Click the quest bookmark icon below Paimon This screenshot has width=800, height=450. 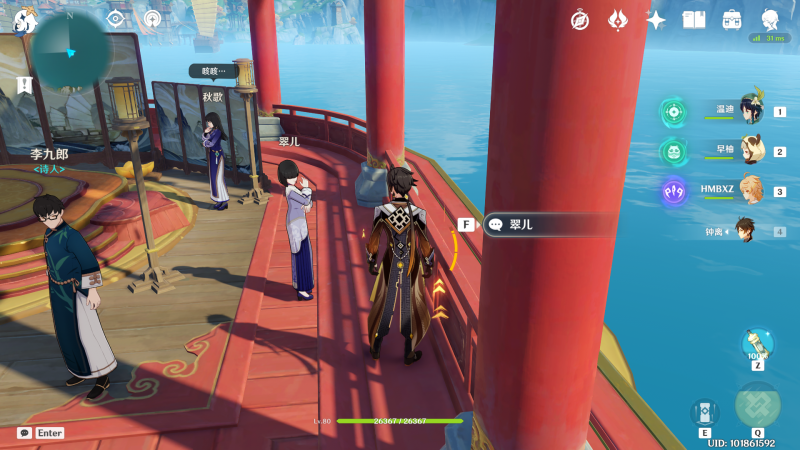[23, 86]
